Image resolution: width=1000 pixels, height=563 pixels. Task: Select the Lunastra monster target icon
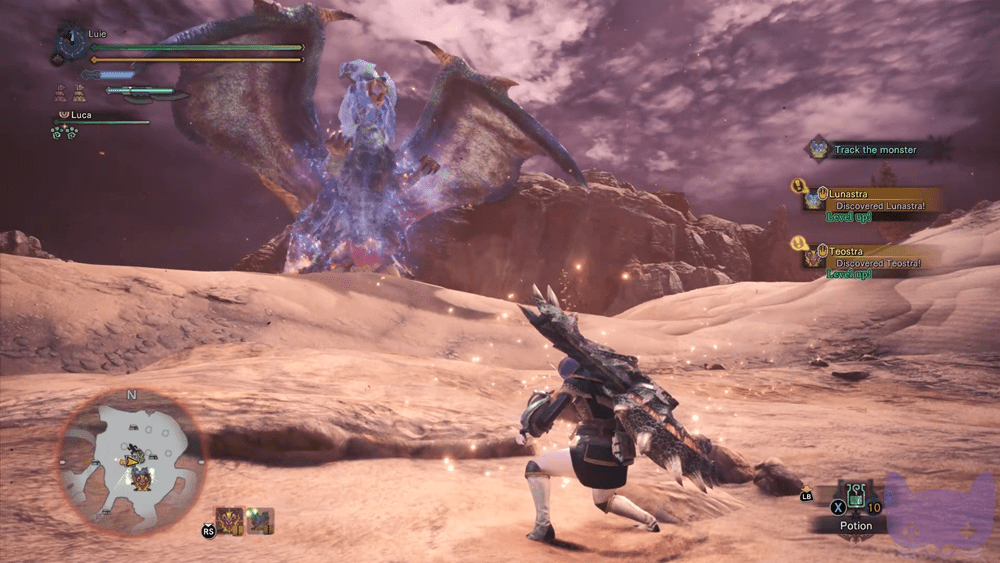coord(260,520)
